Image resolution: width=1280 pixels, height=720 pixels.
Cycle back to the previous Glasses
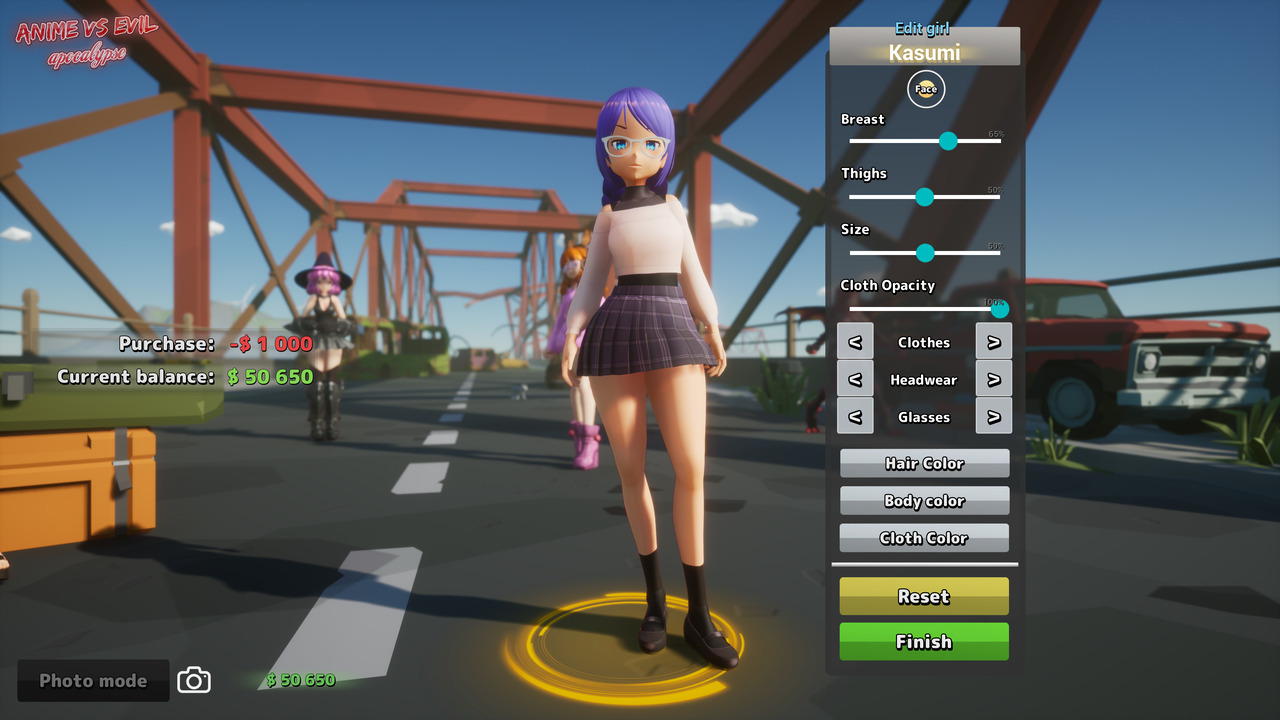(x=855, y=416)
